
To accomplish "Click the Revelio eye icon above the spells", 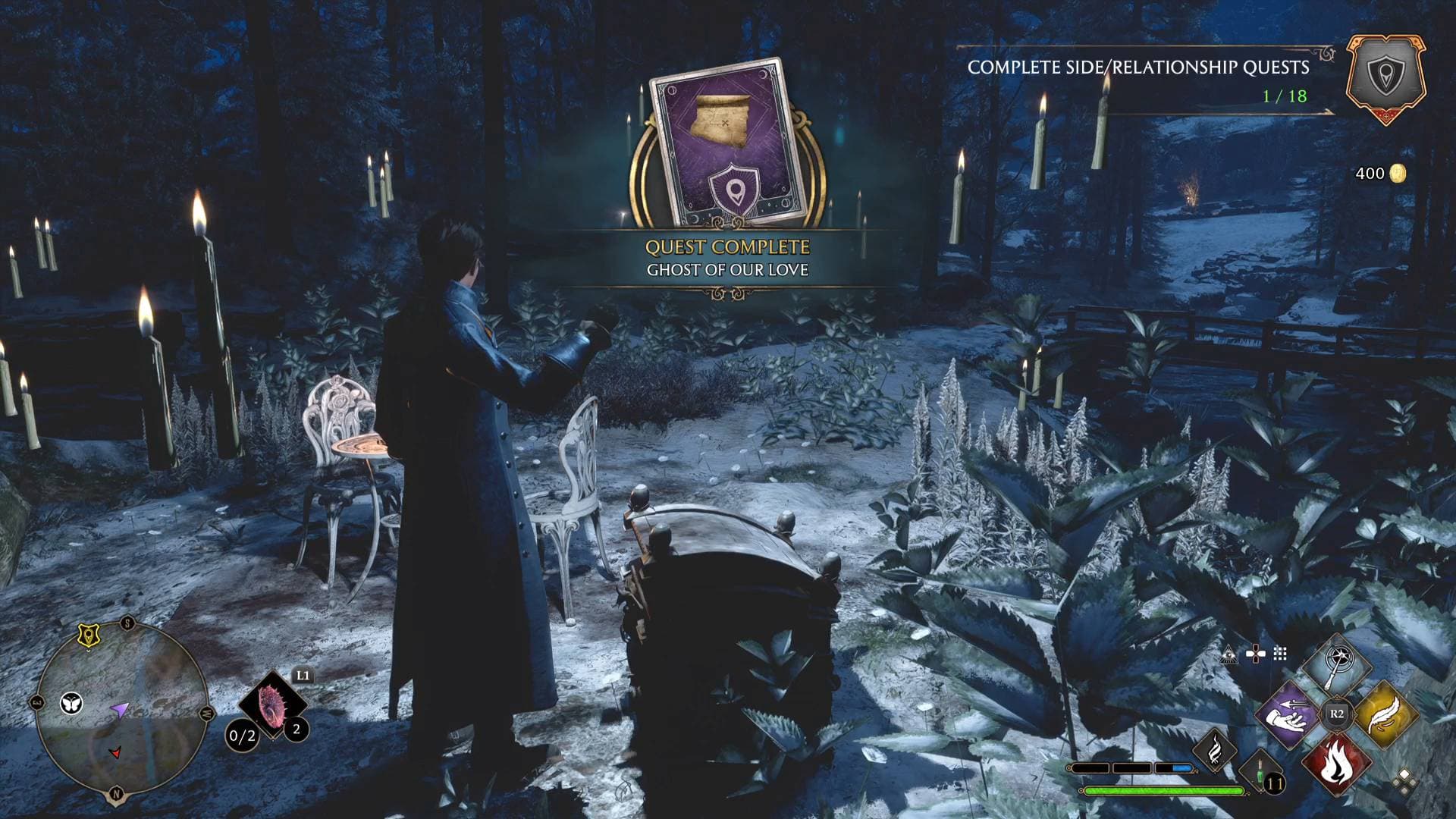I will [1228, 655].
